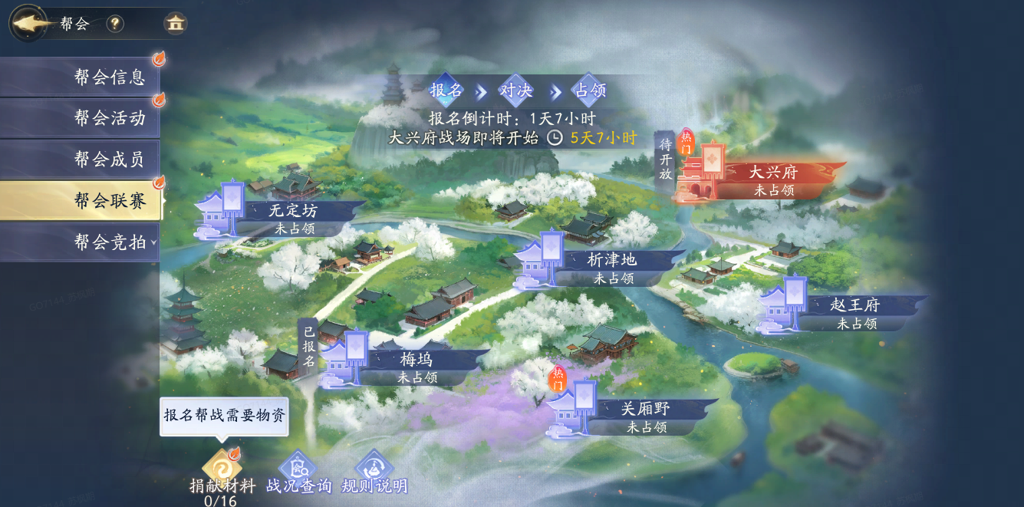Click the building icon beside help
Screen dimensions: 1024x507
pos(175,23)
